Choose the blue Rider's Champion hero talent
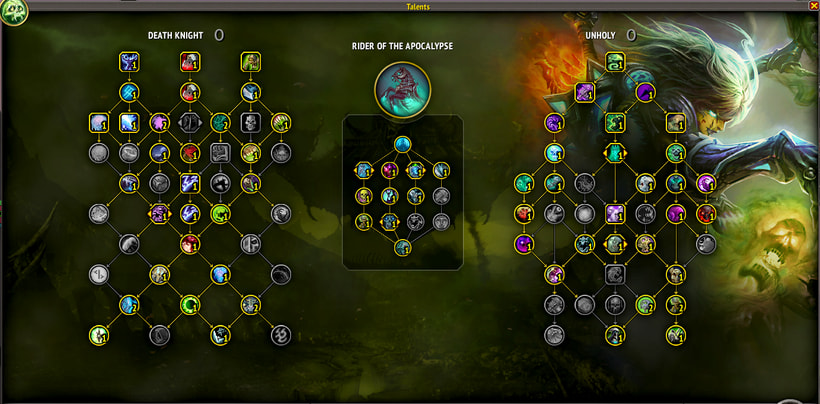 point(402,144)
